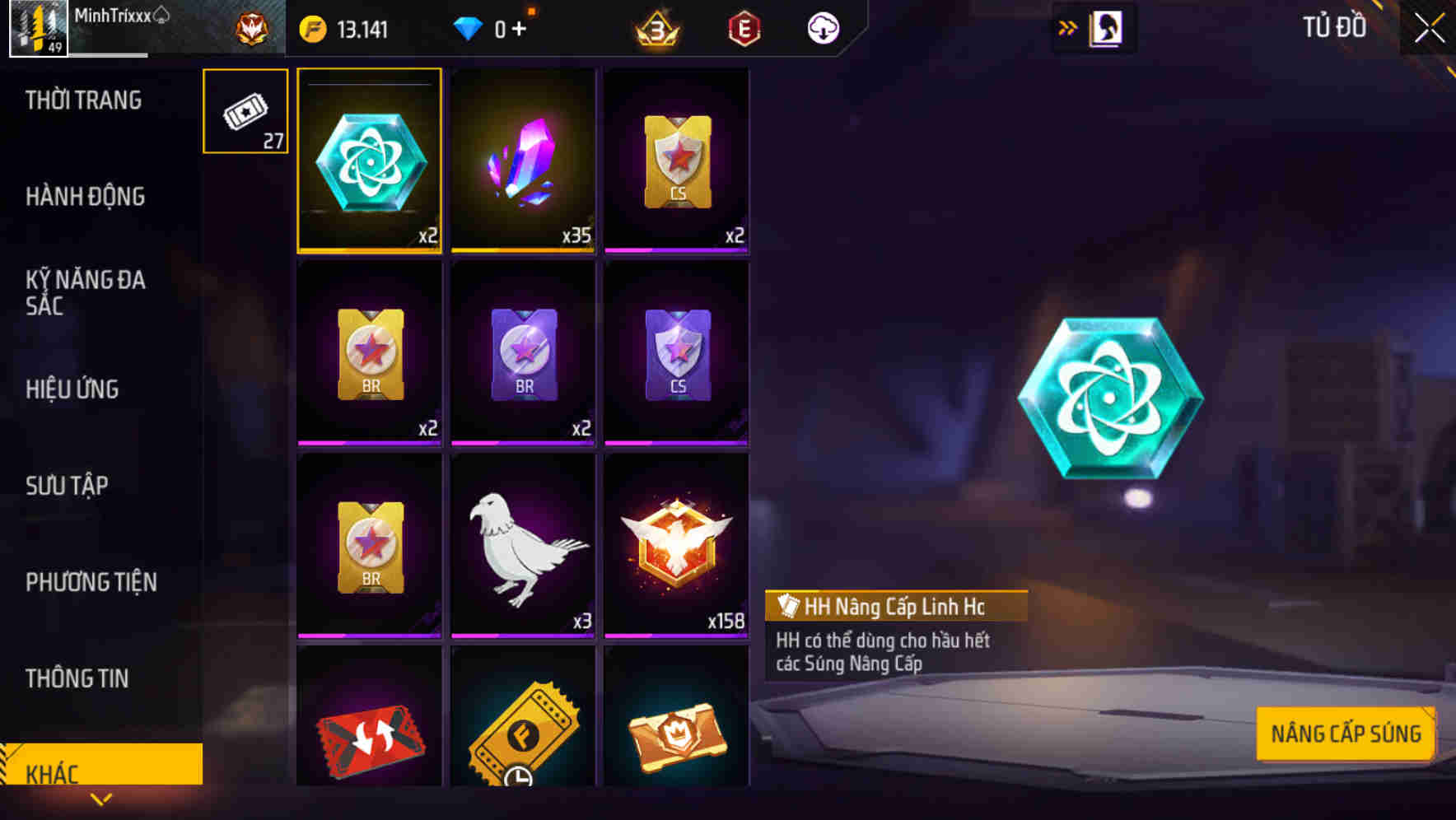Select the white dove x3 item
The width and height of the screenshot is (1456, 820).
coord(523,543)
